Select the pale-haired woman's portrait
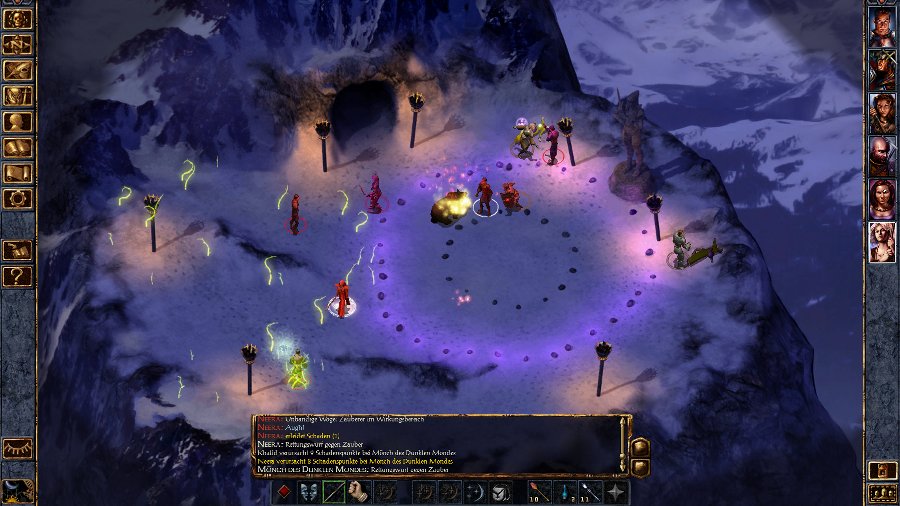Image resolution: width=900 pixels, height=506 pixels. tap(882, 242)
